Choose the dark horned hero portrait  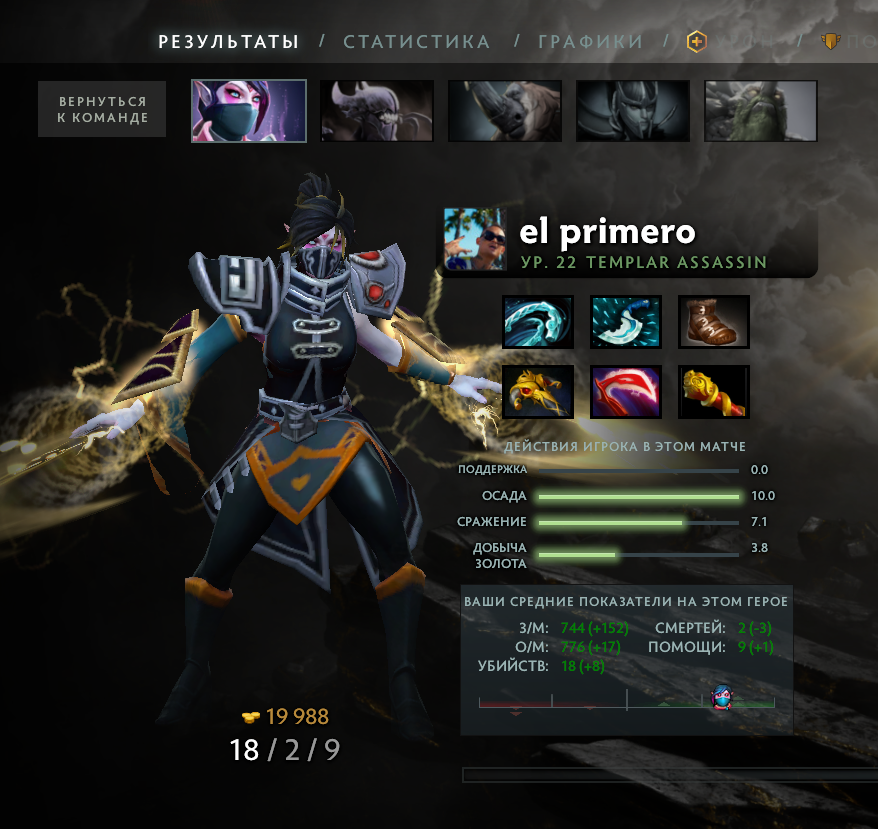tap(377, 111)
